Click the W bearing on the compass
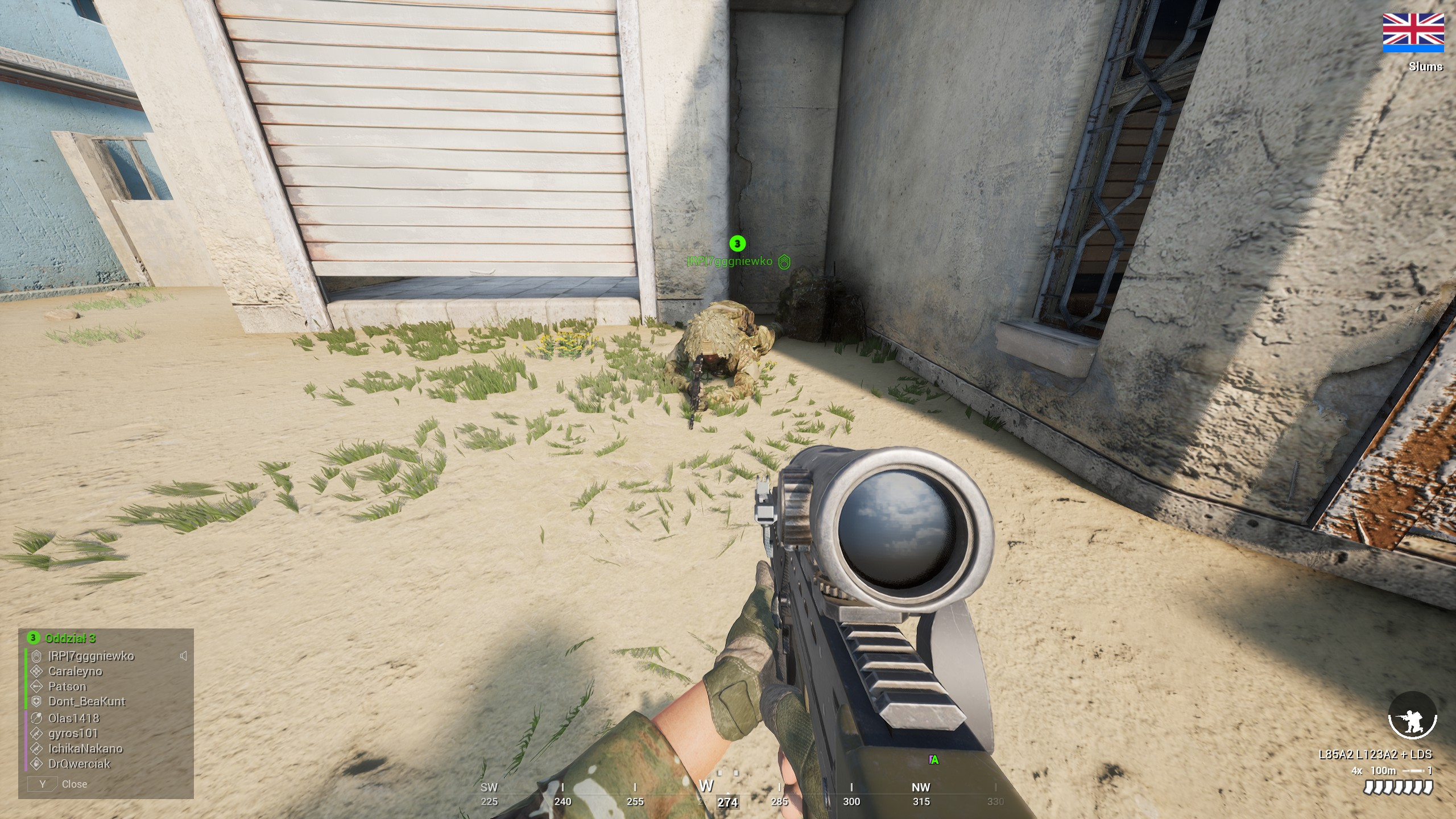The image size is (1456, 819). [x=706, y=787]
